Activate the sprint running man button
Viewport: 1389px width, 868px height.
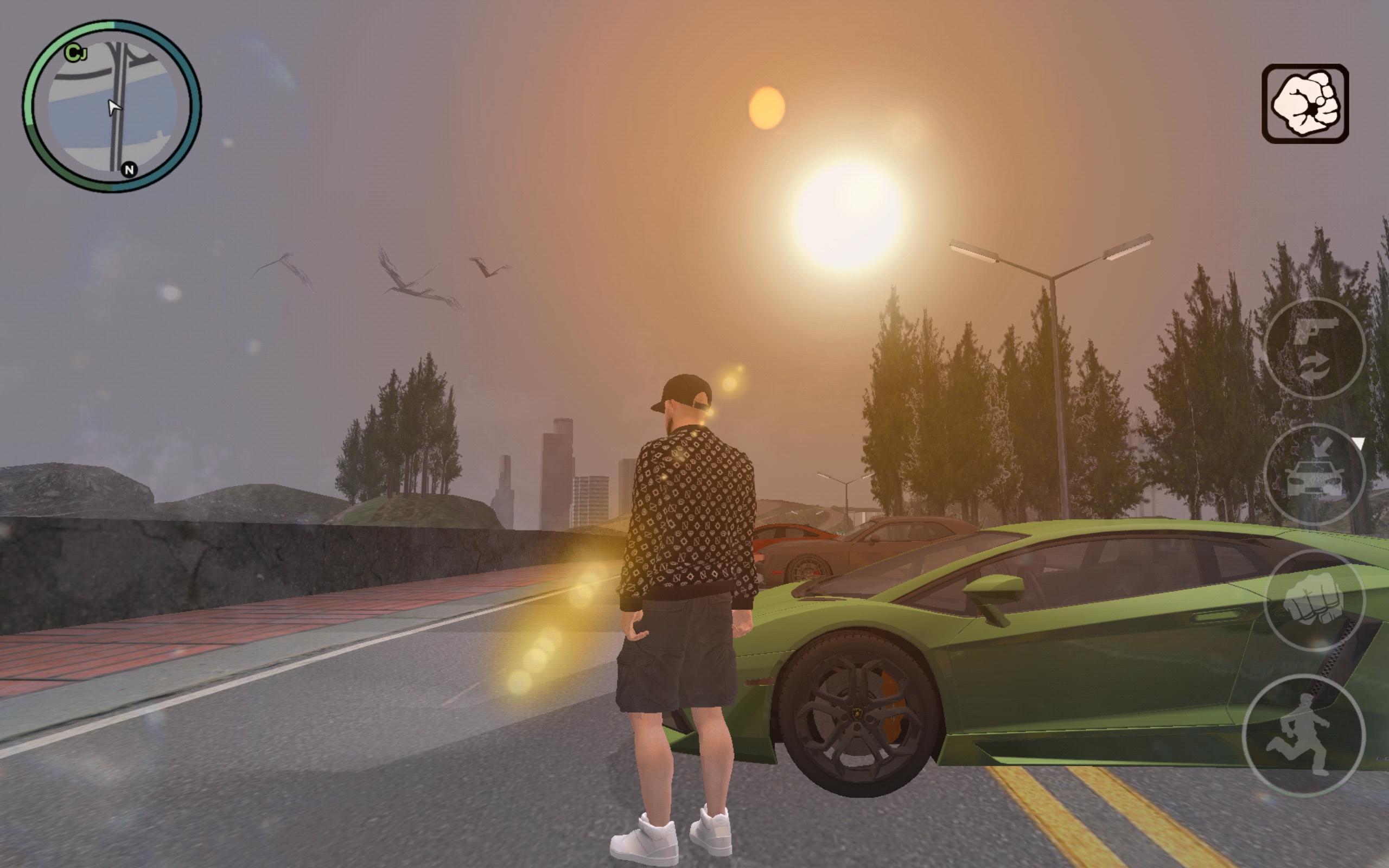tap(1303, 736)
